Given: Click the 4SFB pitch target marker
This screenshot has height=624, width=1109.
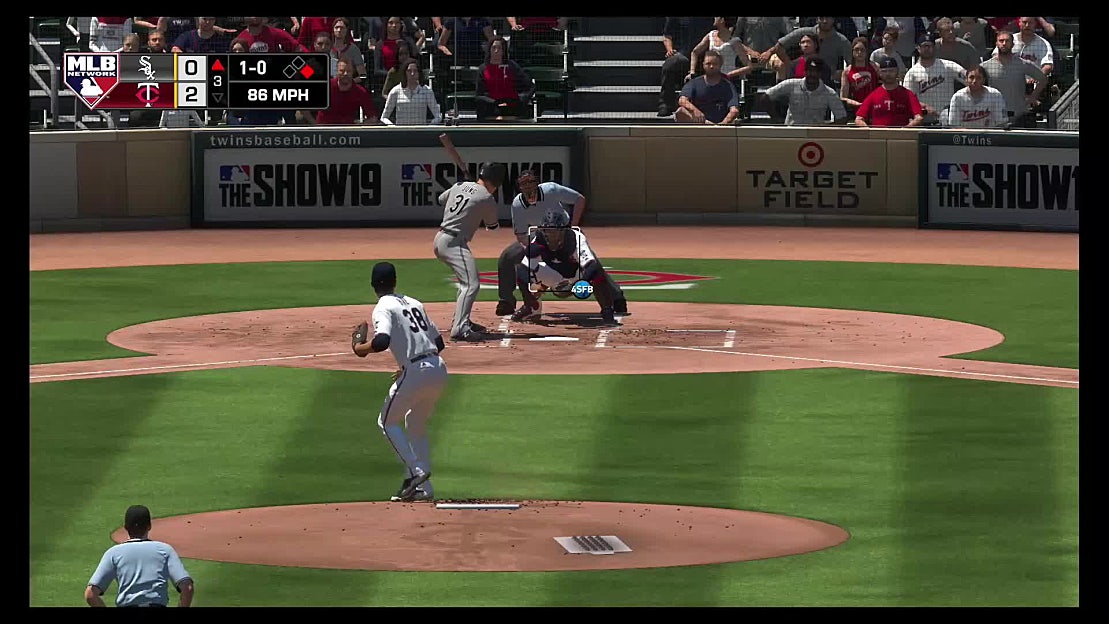Looking at the screenshot, I should click(x=581, y=289).
